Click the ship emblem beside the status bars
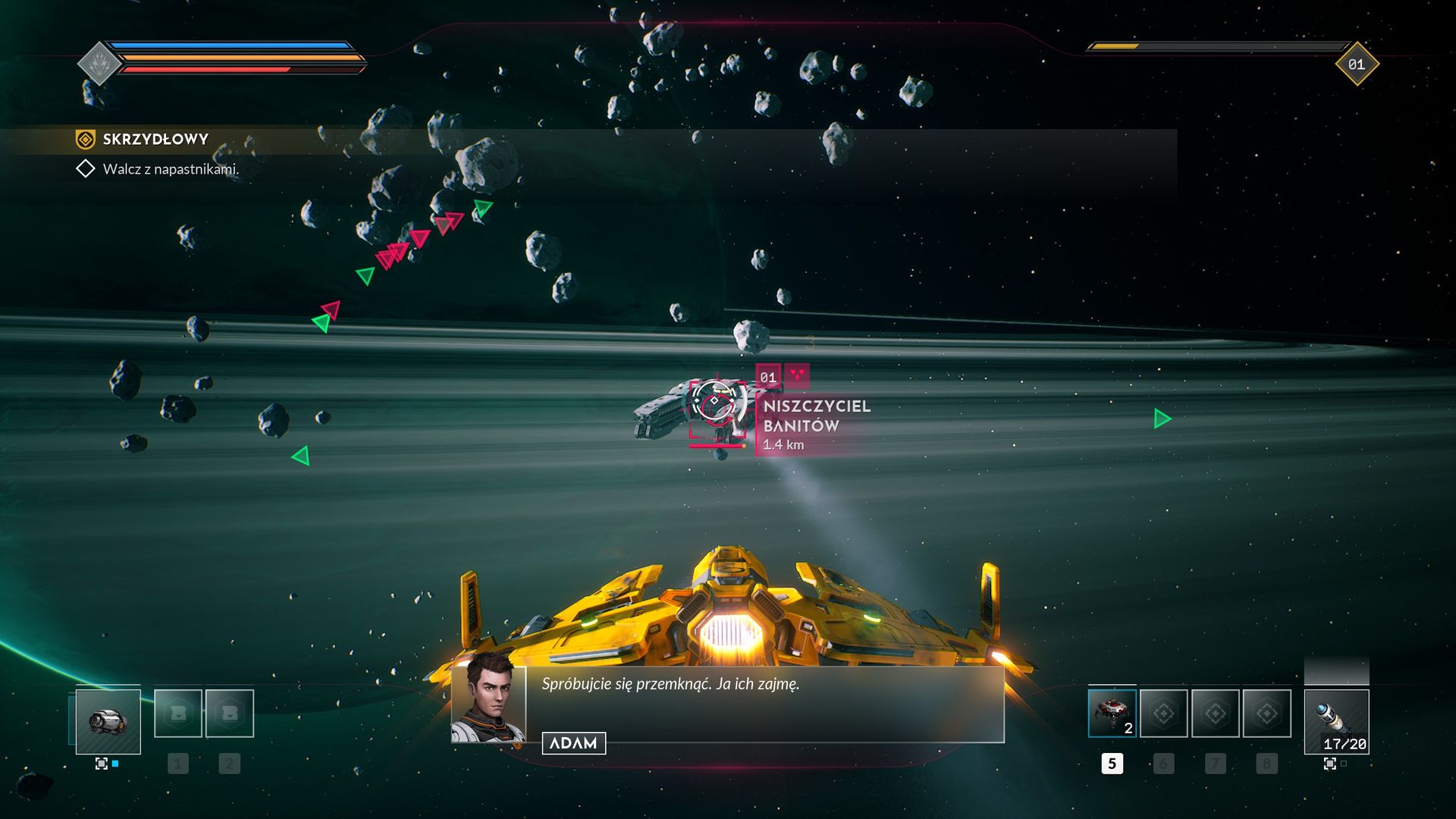 [99, 64]
